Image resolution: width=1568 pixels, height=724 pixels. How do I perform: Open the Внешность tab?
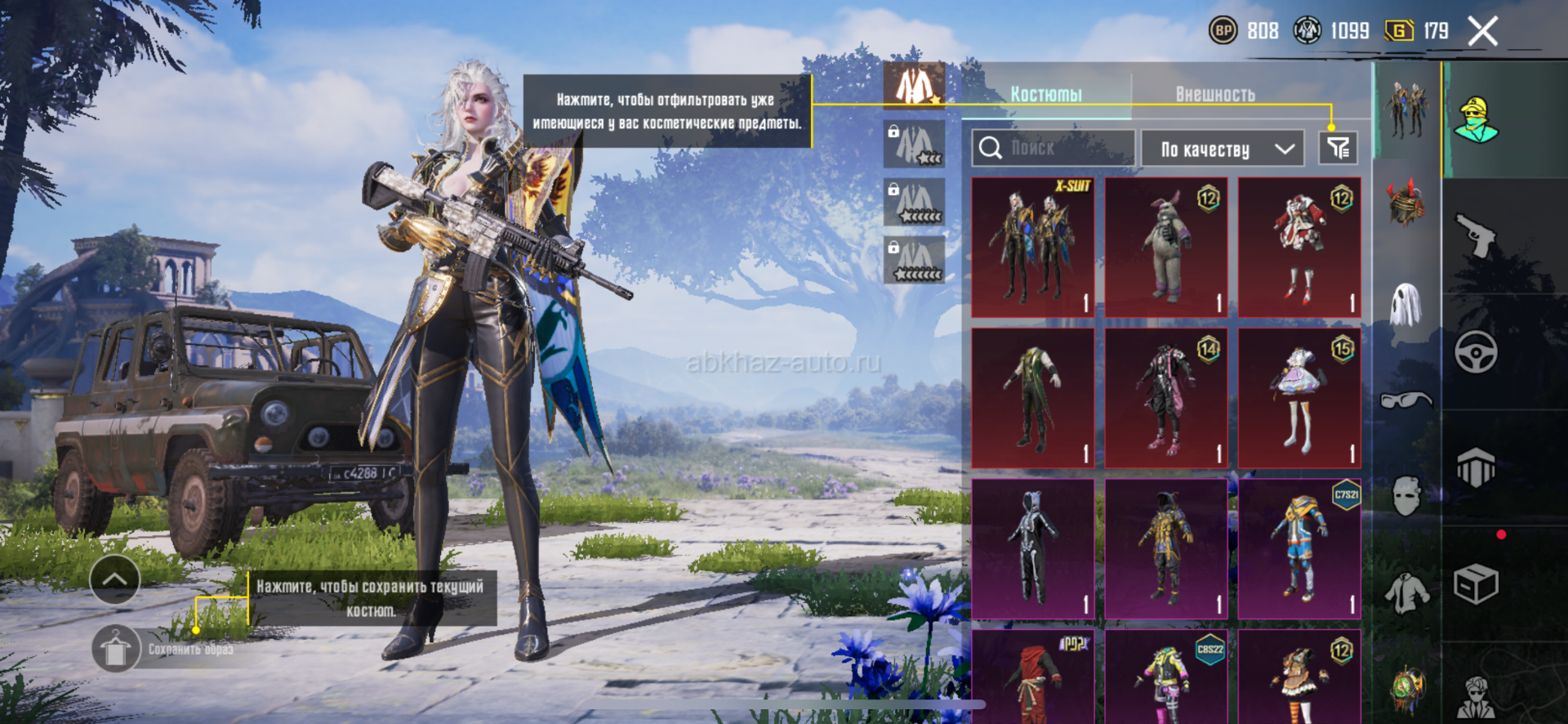(1215, 95)
